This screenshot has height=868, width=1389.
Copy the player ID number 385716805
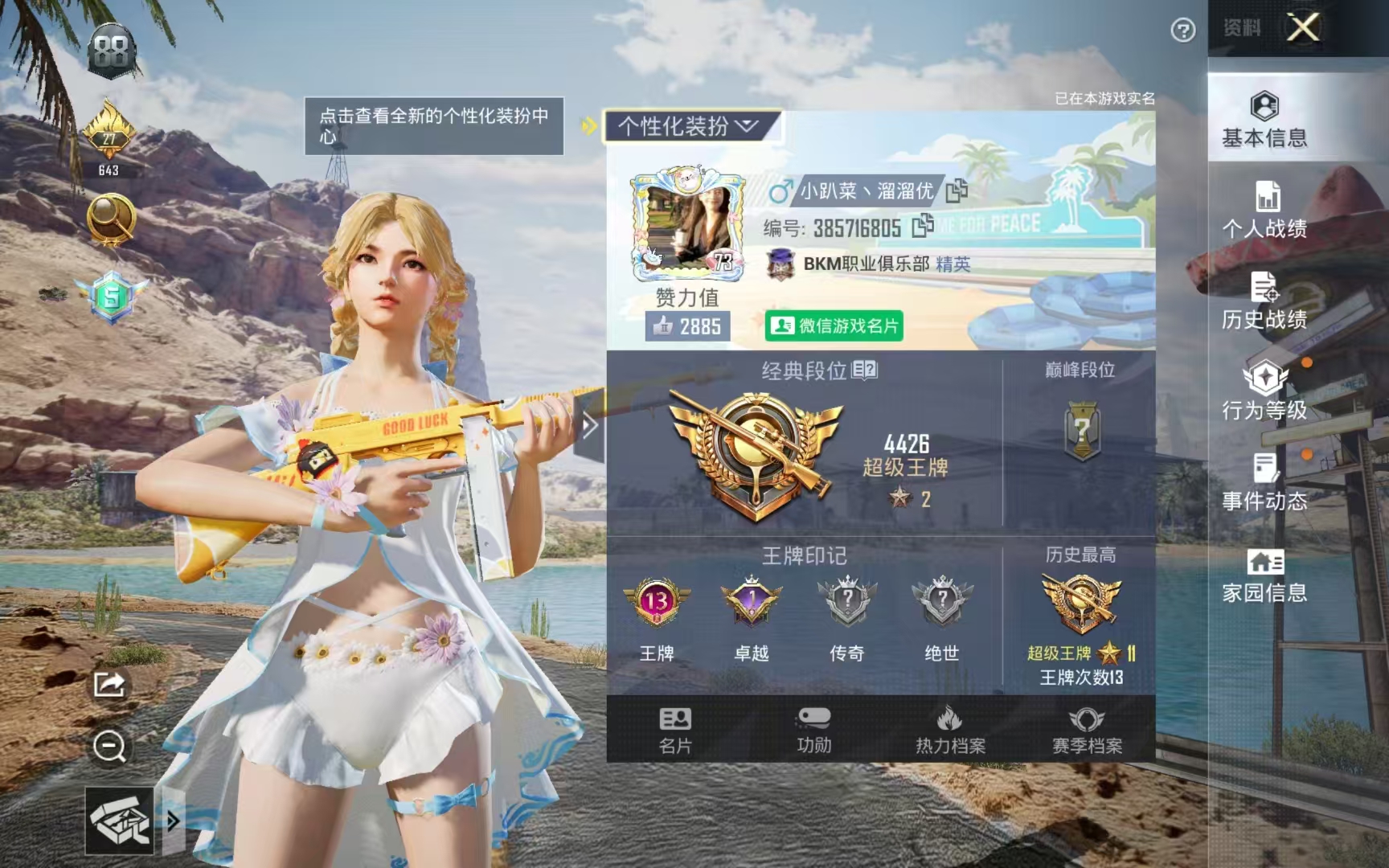coord(922,227)
